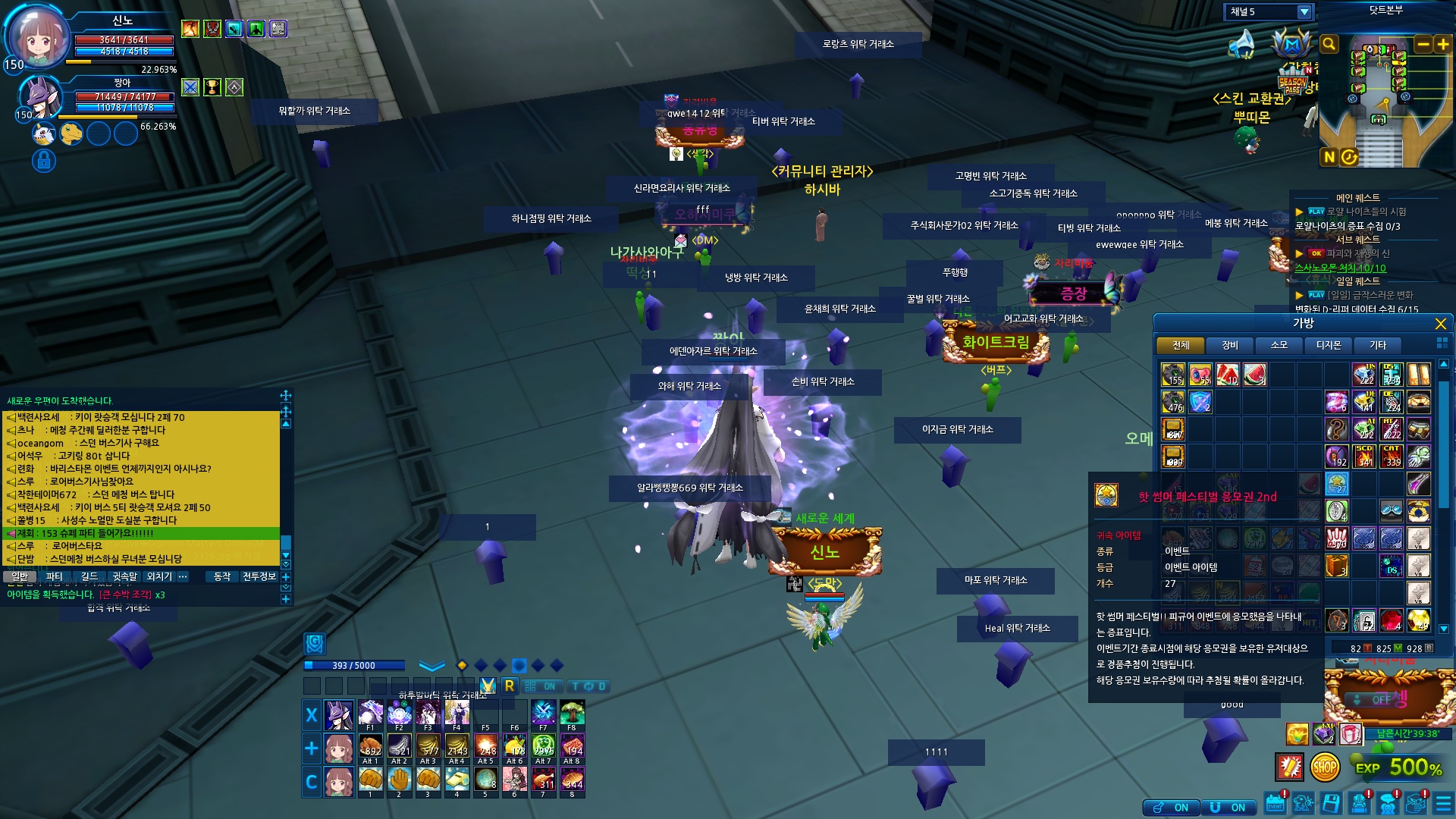Open the EVENT calendar menu icon

click(x=1276, y=804)
